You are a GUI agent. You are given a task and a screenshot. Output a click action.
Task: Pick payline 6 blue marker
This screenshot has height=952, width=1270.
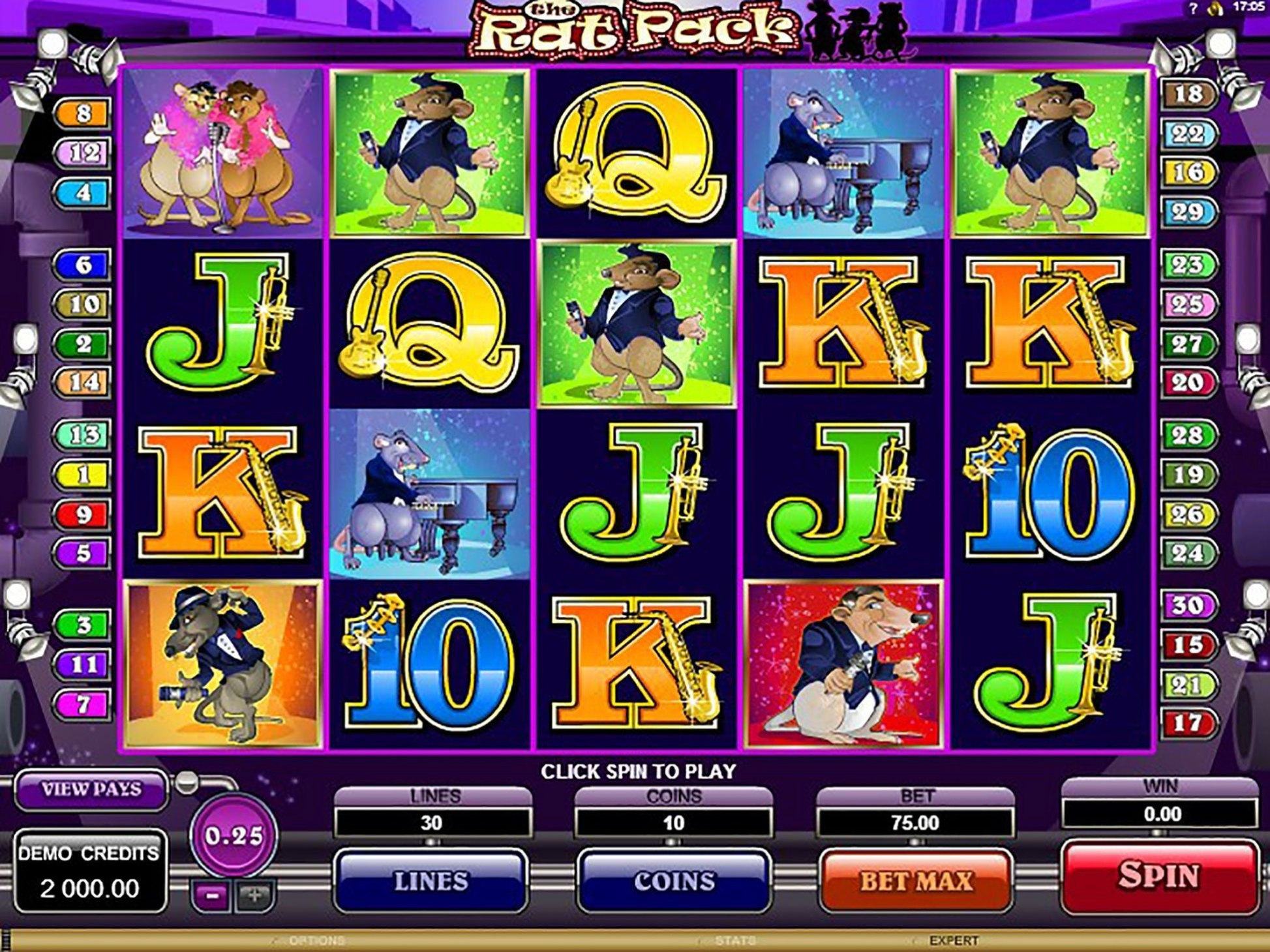click(83, 265)
